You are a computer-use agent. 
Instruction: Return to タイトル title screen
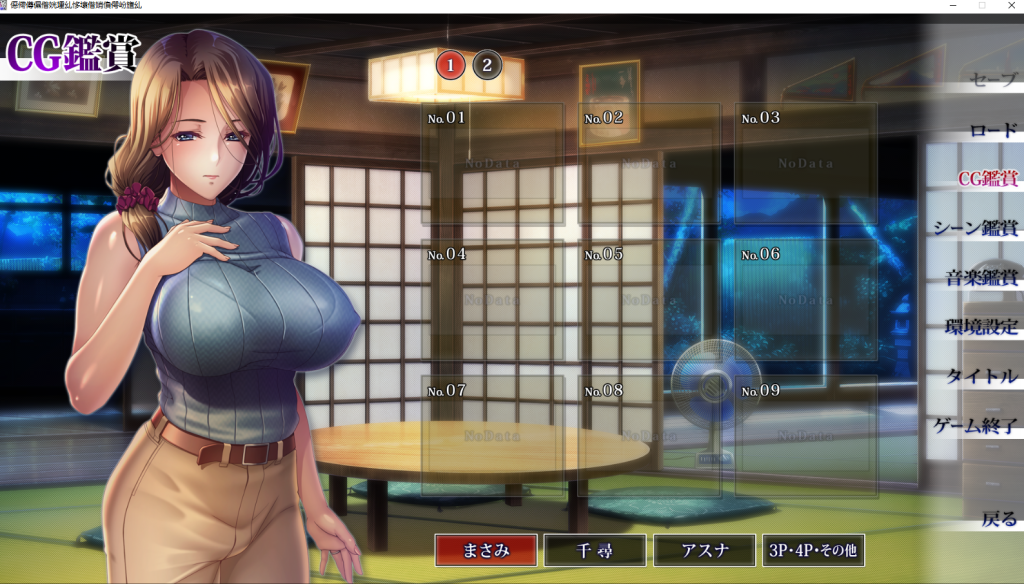pos(982,376)
